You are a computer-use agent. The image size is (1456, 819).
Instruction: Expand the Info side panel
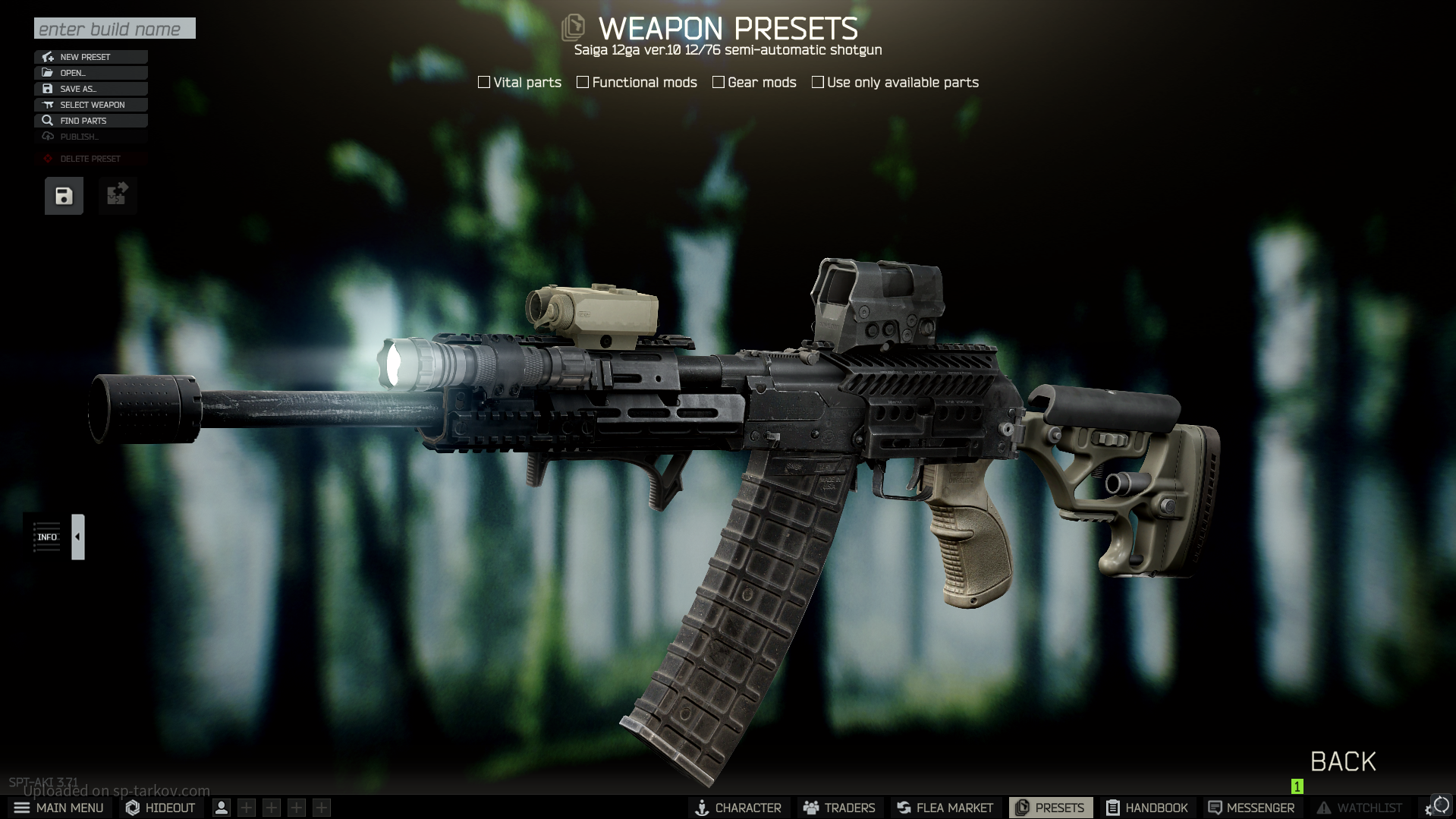tap(77, 537)
